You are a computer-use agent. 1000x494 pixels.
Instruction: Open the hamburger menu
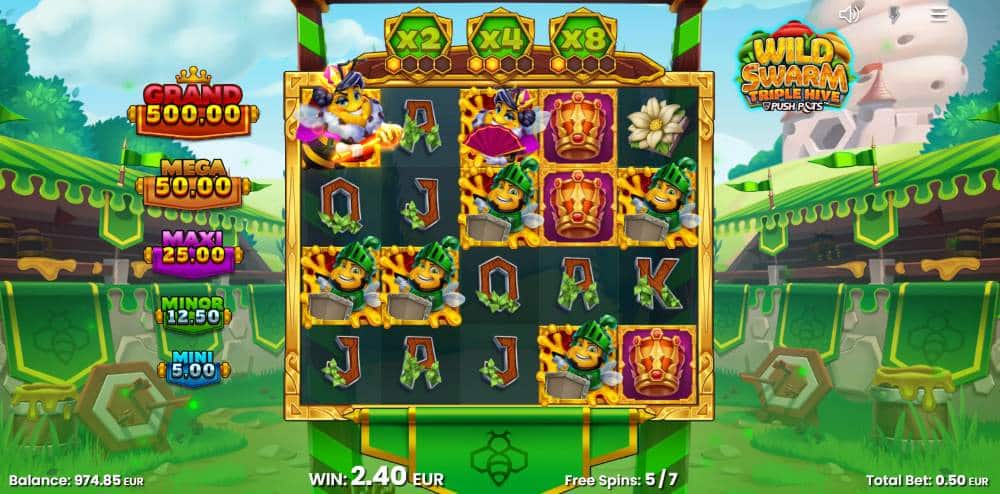[x=939, y=14]
